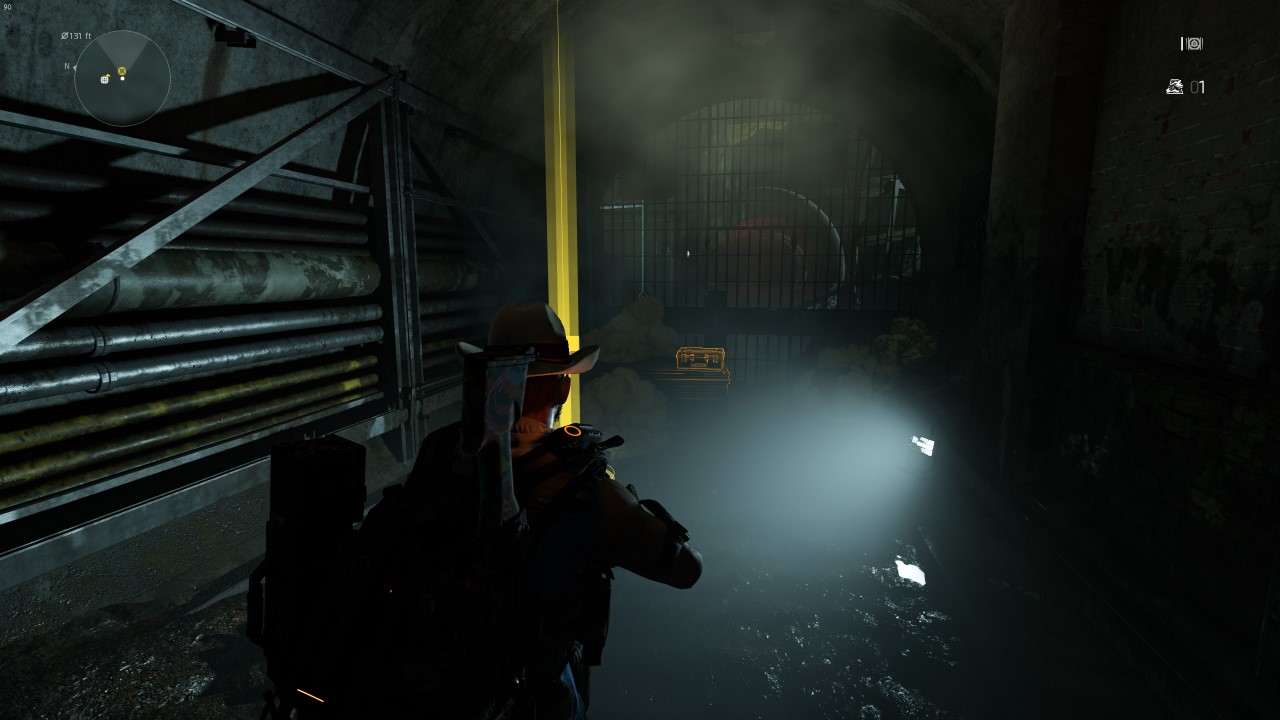
Task: Click the Ø131 ft radius label
Action: tap(76, 36)
